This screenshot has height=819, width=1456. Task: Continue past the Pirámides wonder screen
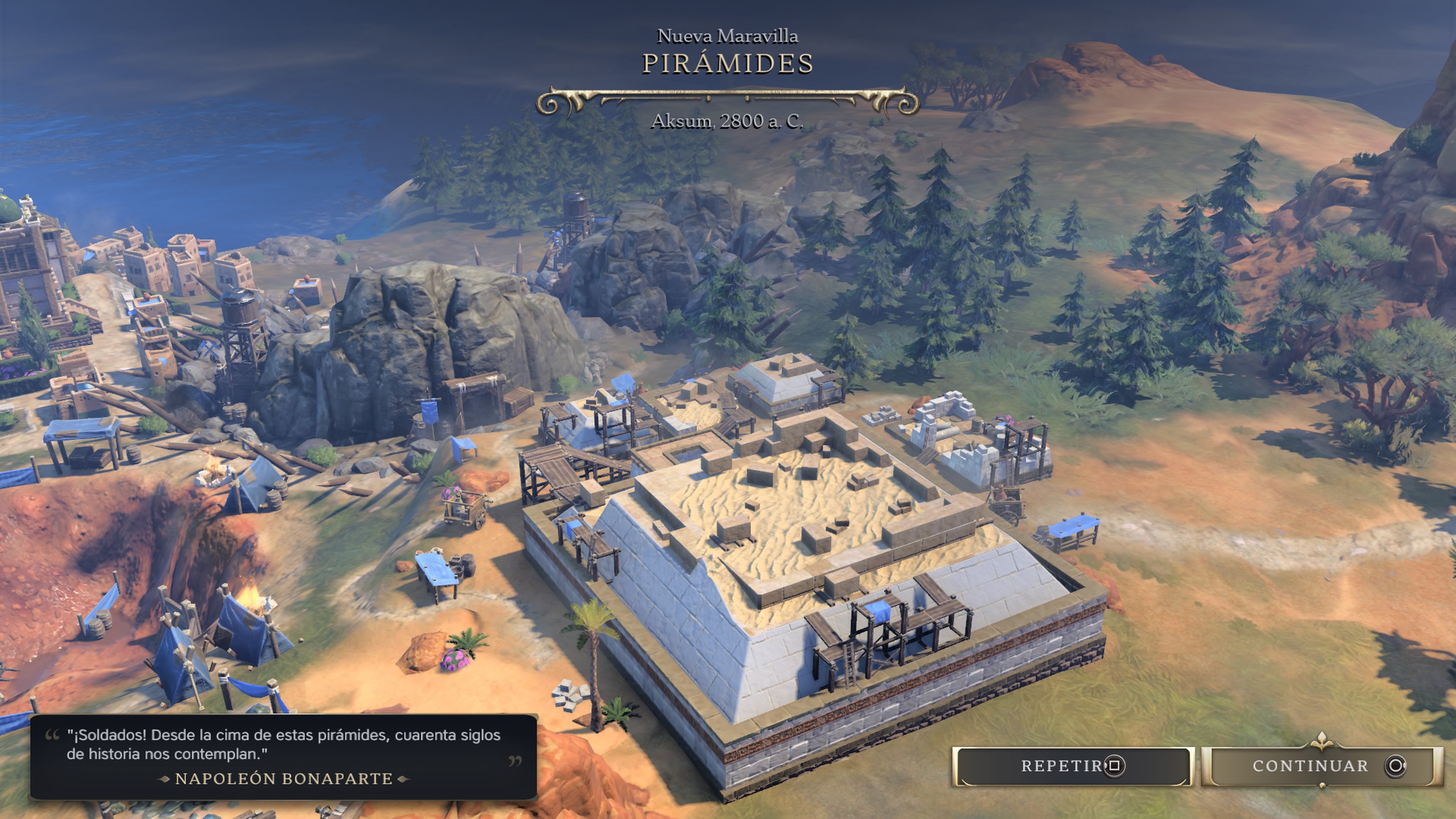(1321, 766)
